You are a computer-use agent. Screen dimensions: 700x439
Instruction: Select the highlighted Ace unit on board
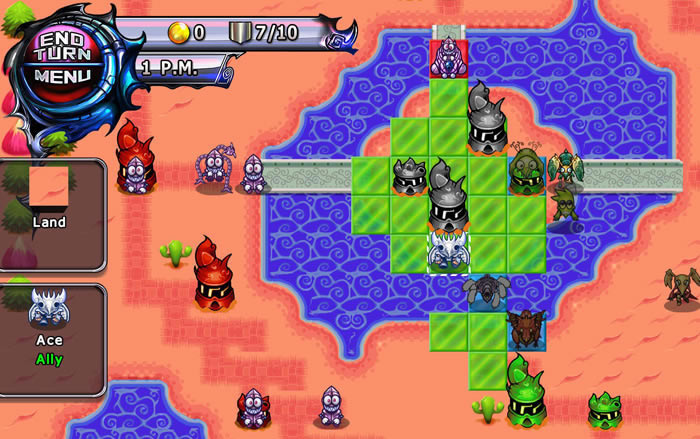point(448,251)
